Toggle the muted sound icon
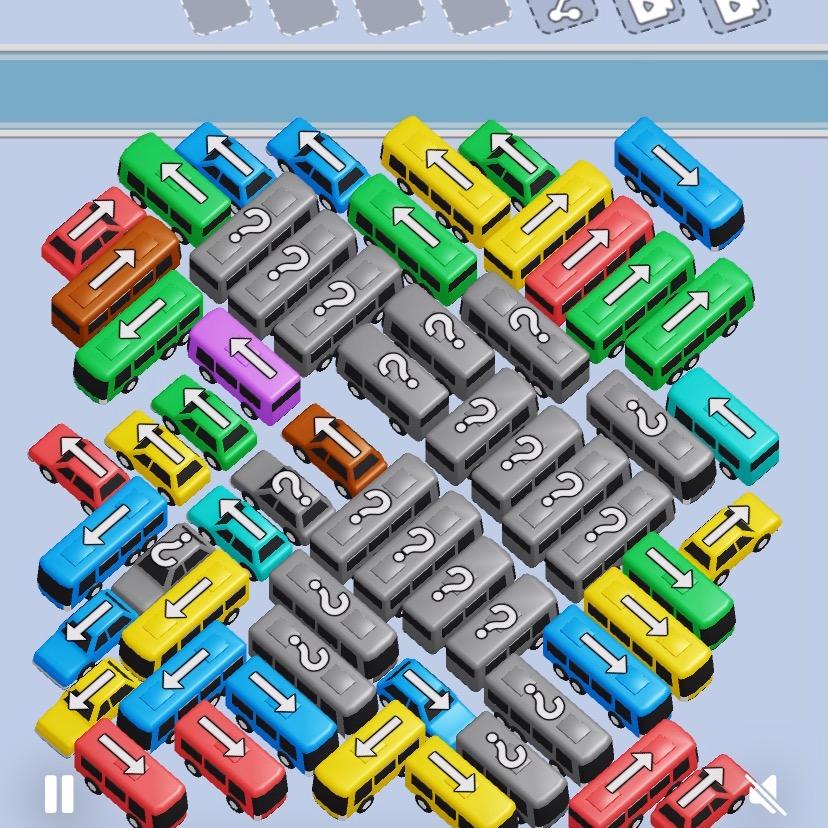 (x=767, y=795)
